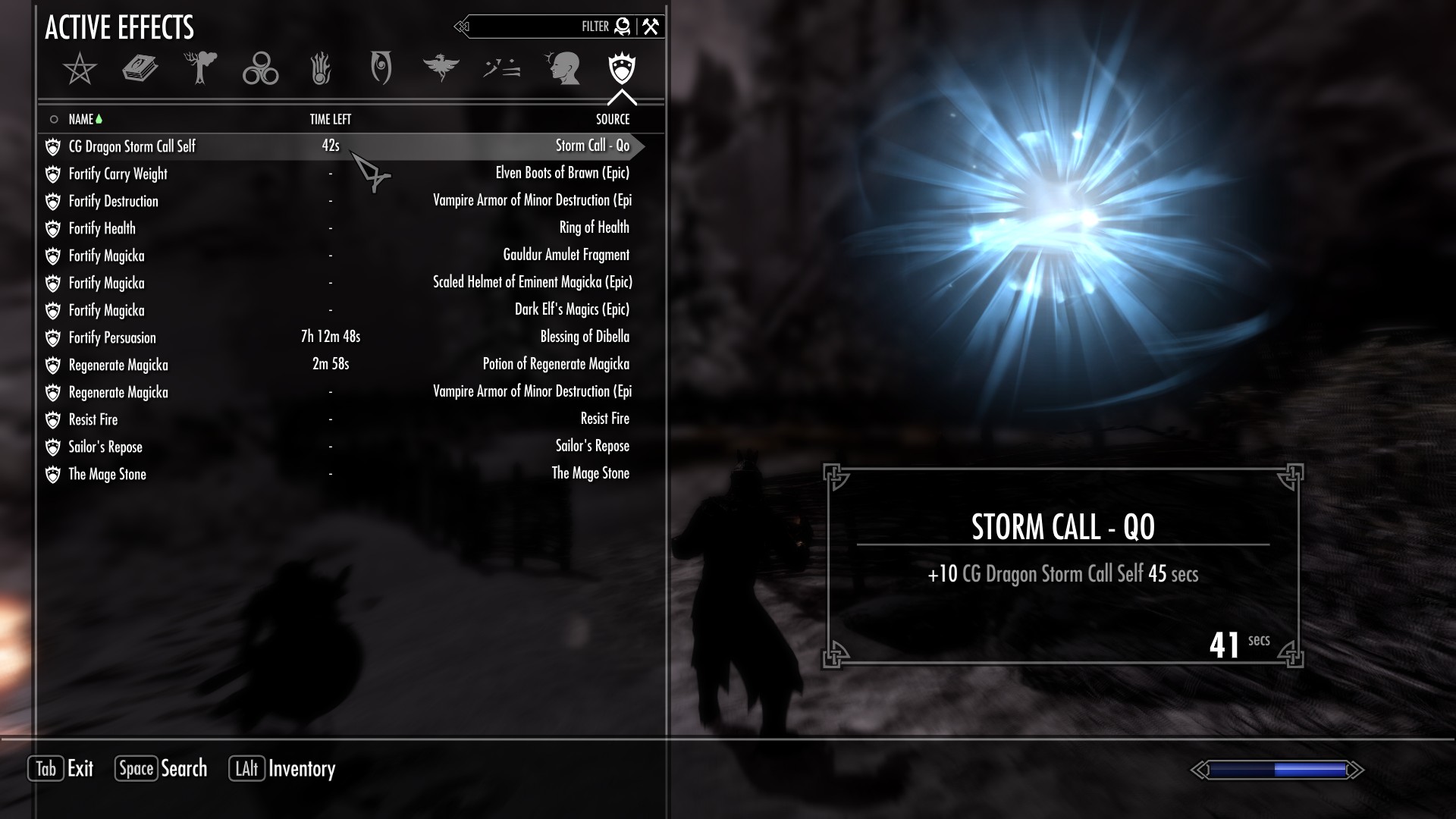Sort effects by SOURCE column

[611, 118]
